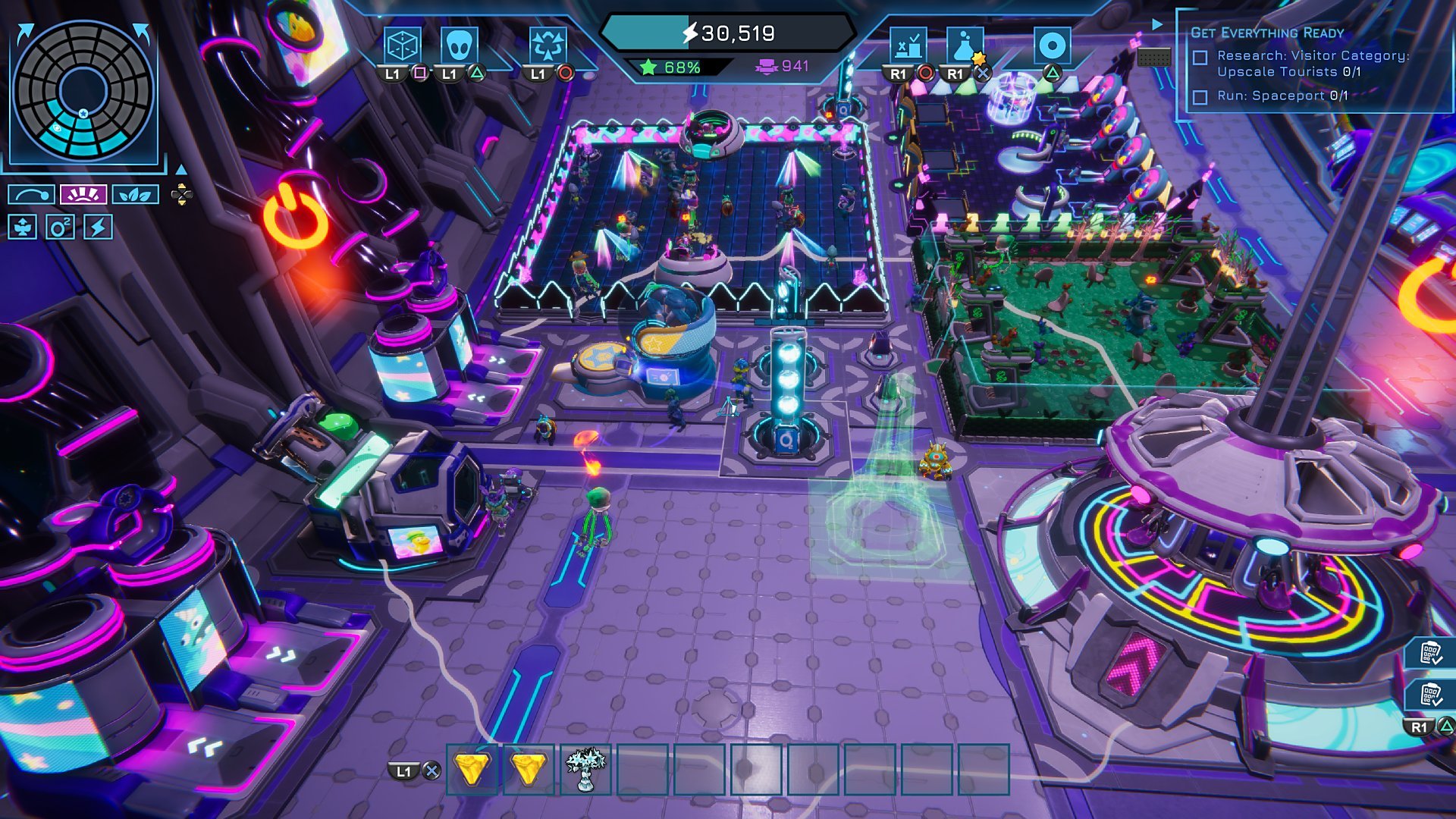Switch to the Fun Deck tab
This screenshot has width=1456, height=819.
(83, 195)
